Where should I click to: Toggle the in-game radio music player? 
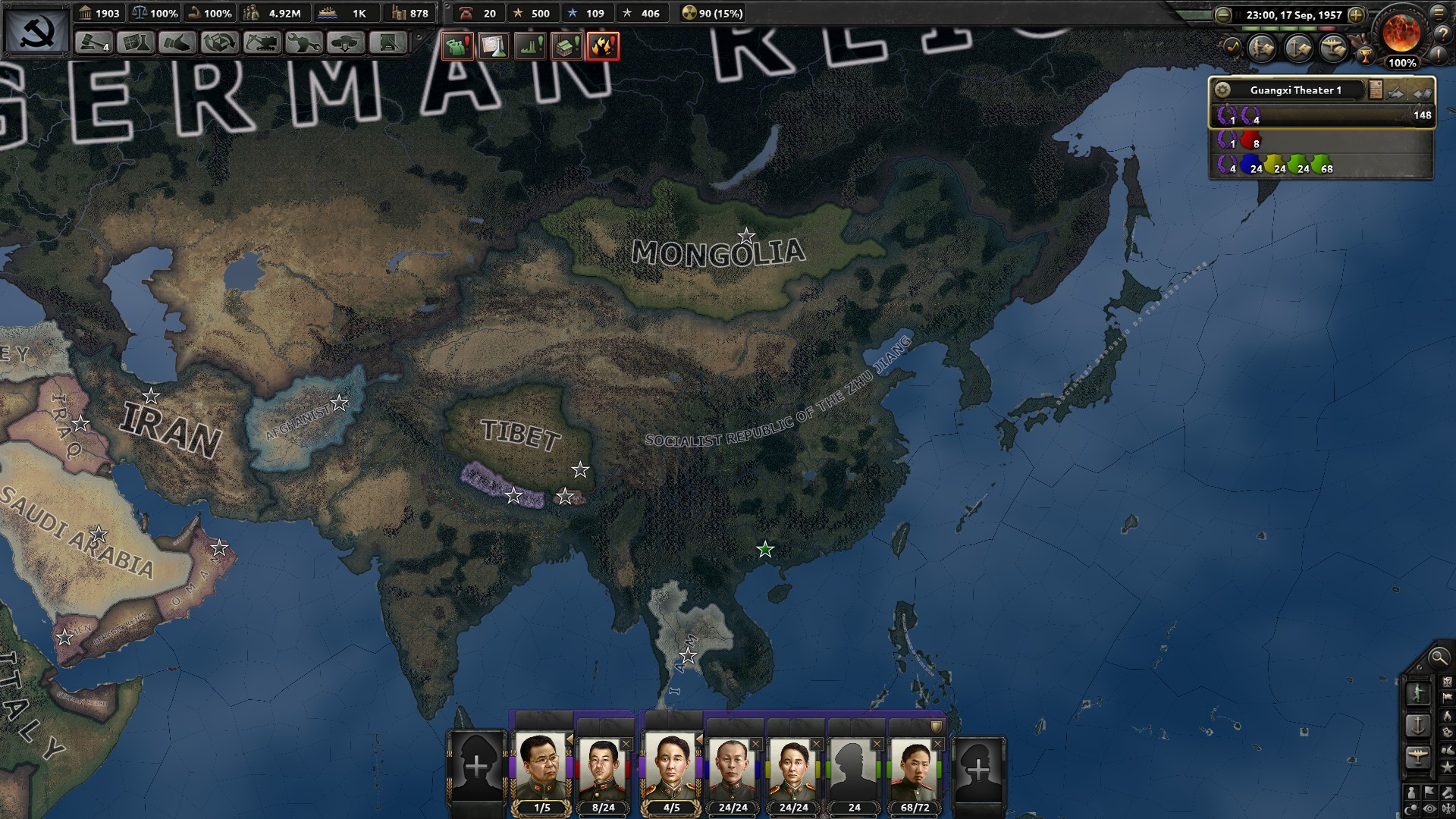1234,46
